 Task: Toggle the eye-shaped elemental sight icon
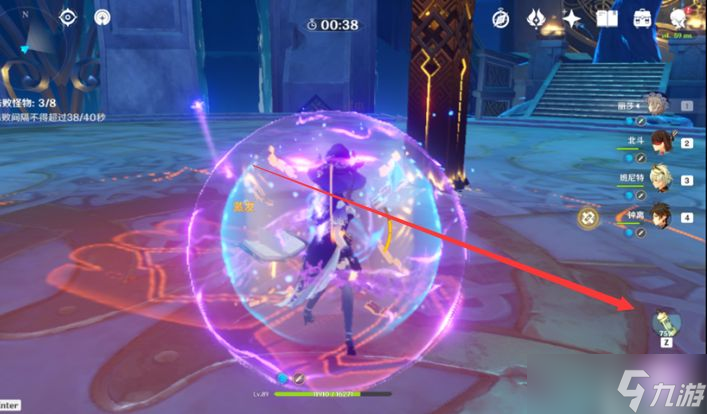point(68,17)
